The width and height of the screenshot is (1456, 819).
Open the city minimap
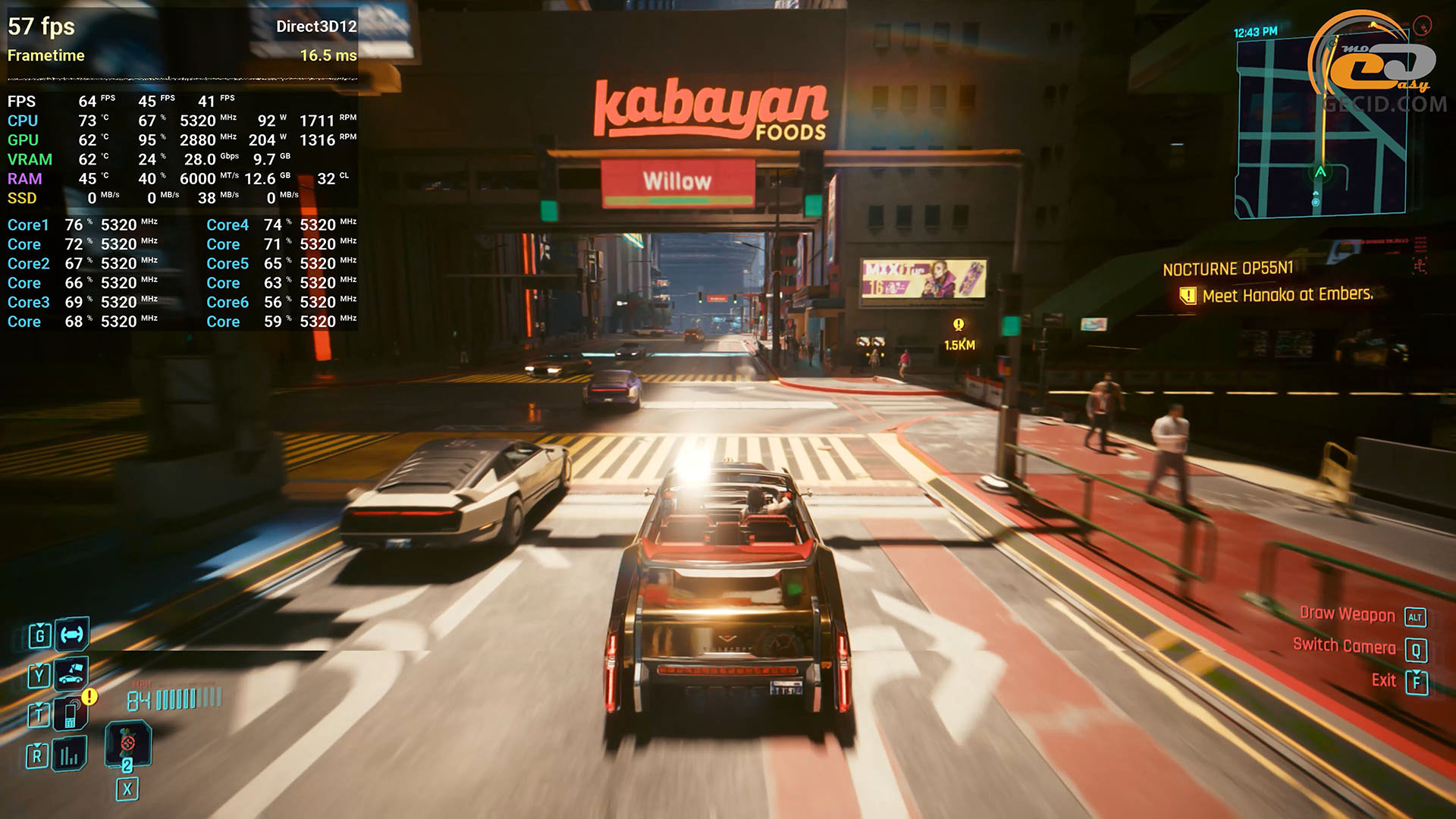(x=1319, y=129)
